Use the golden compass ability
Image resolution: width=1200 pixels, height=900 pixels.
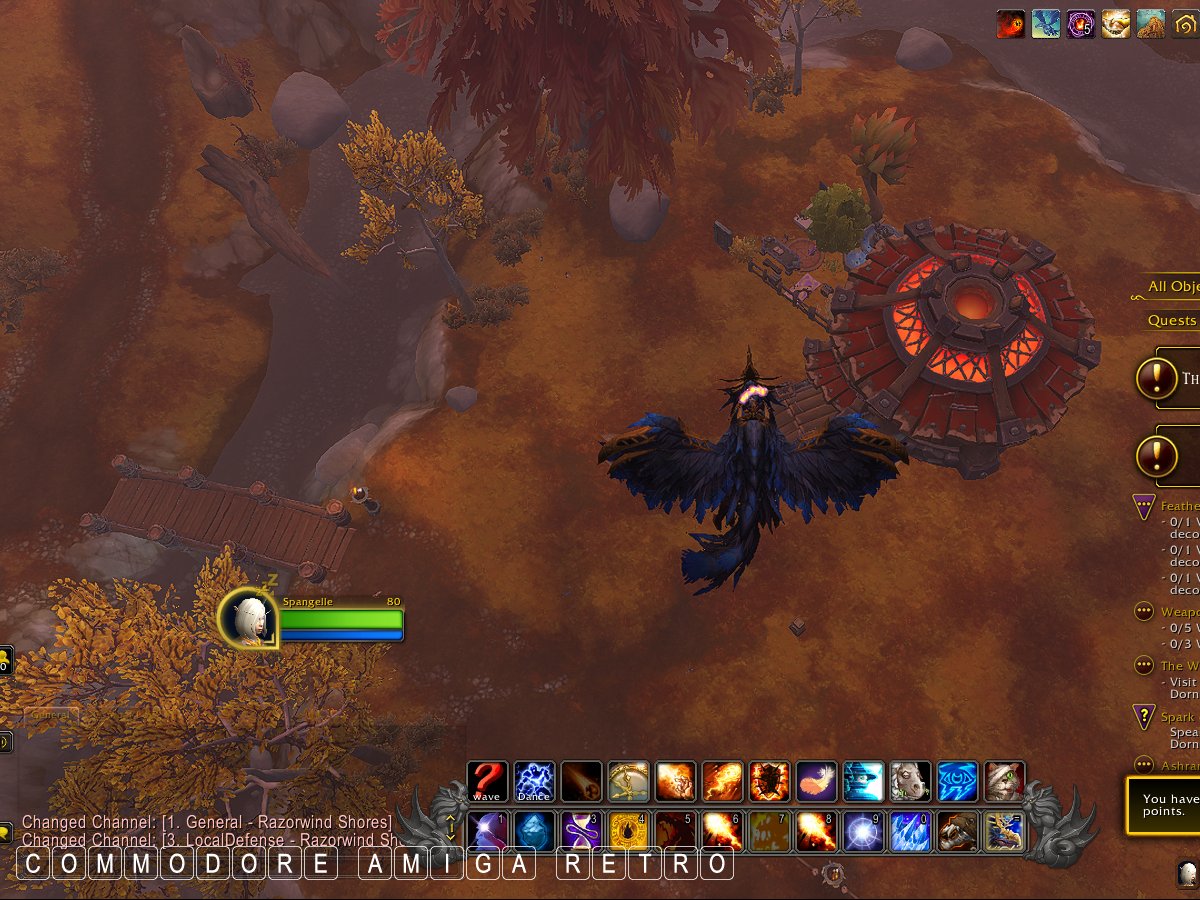point(628,781)
